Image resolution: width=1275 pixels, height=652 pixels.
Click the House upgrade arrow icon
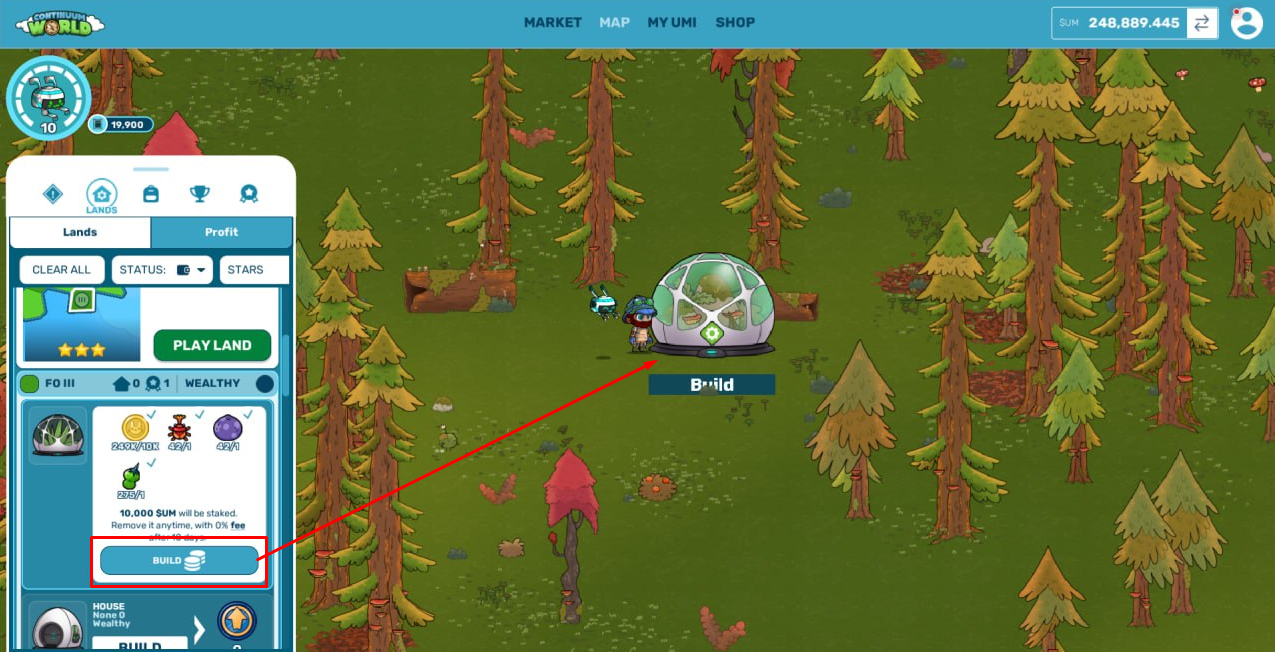(x=237, y=621)
